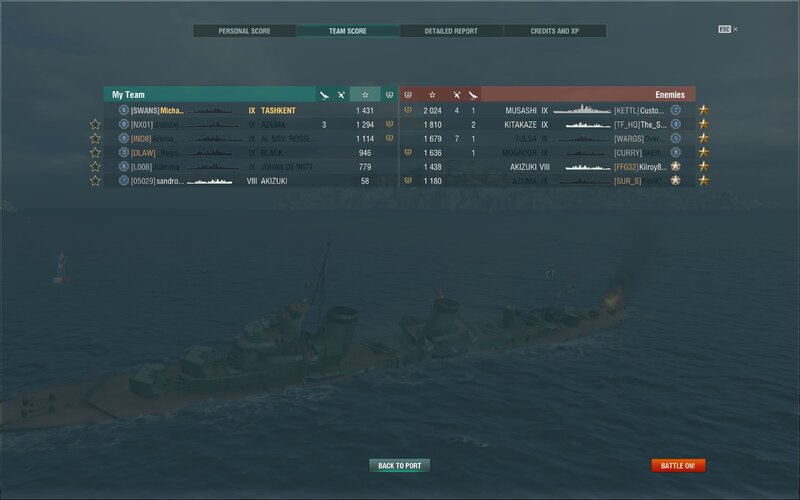Show the Detailed Report tab

click(x=451, y=31)
